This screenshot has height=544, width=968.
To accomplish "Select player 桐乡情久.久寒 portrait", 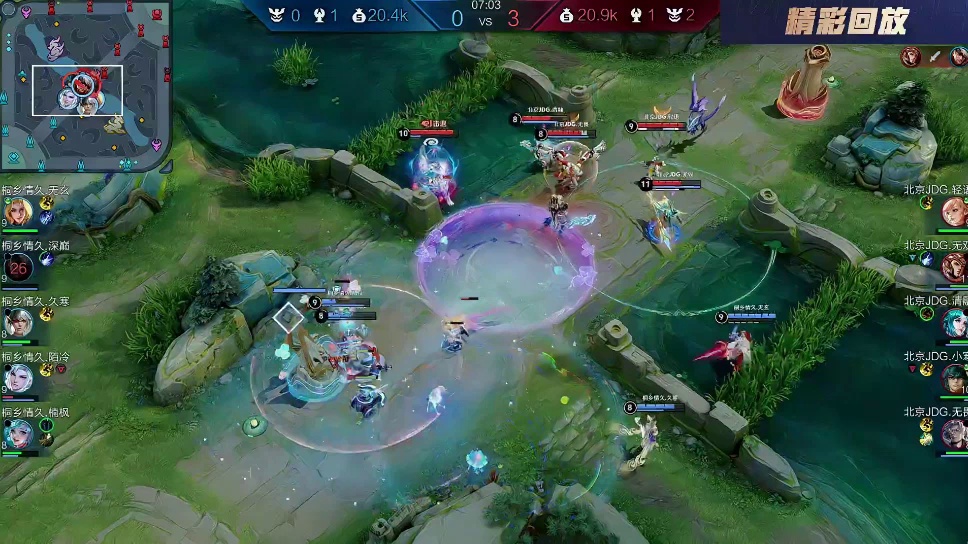I will tap(18, 323).
